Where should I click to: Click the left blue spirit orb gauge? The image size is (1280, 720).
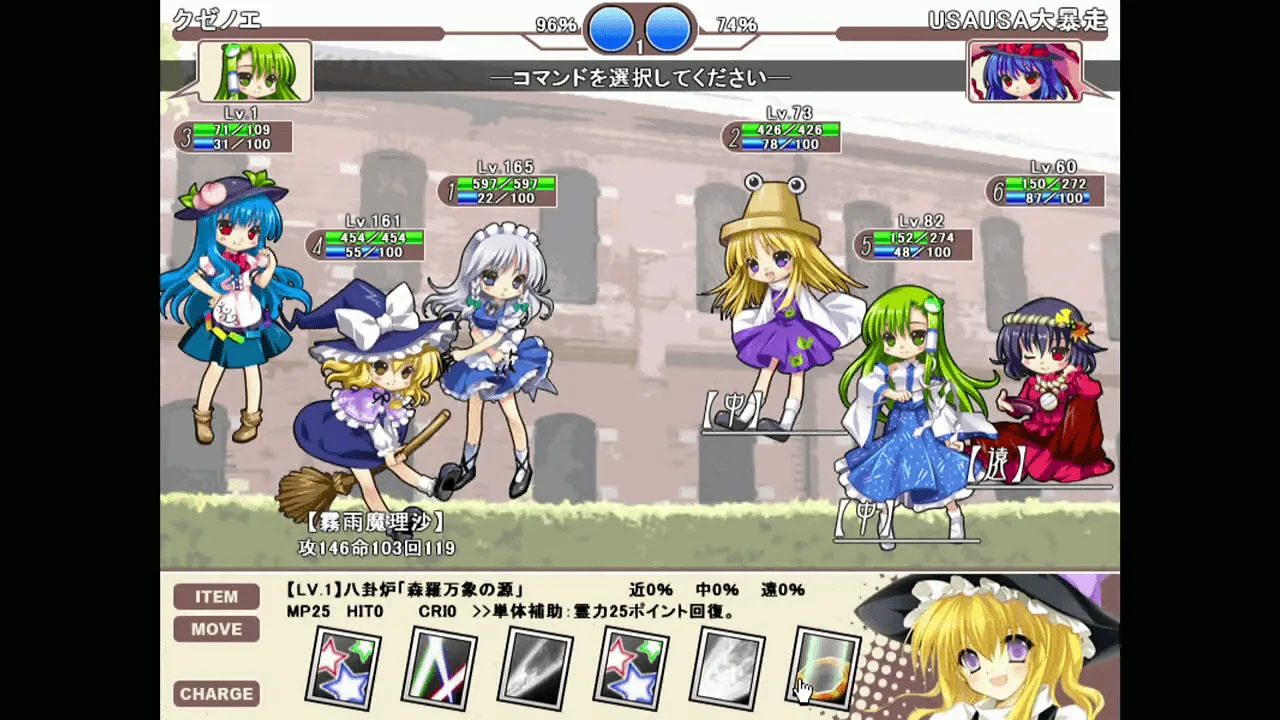(x=610, y=30)
